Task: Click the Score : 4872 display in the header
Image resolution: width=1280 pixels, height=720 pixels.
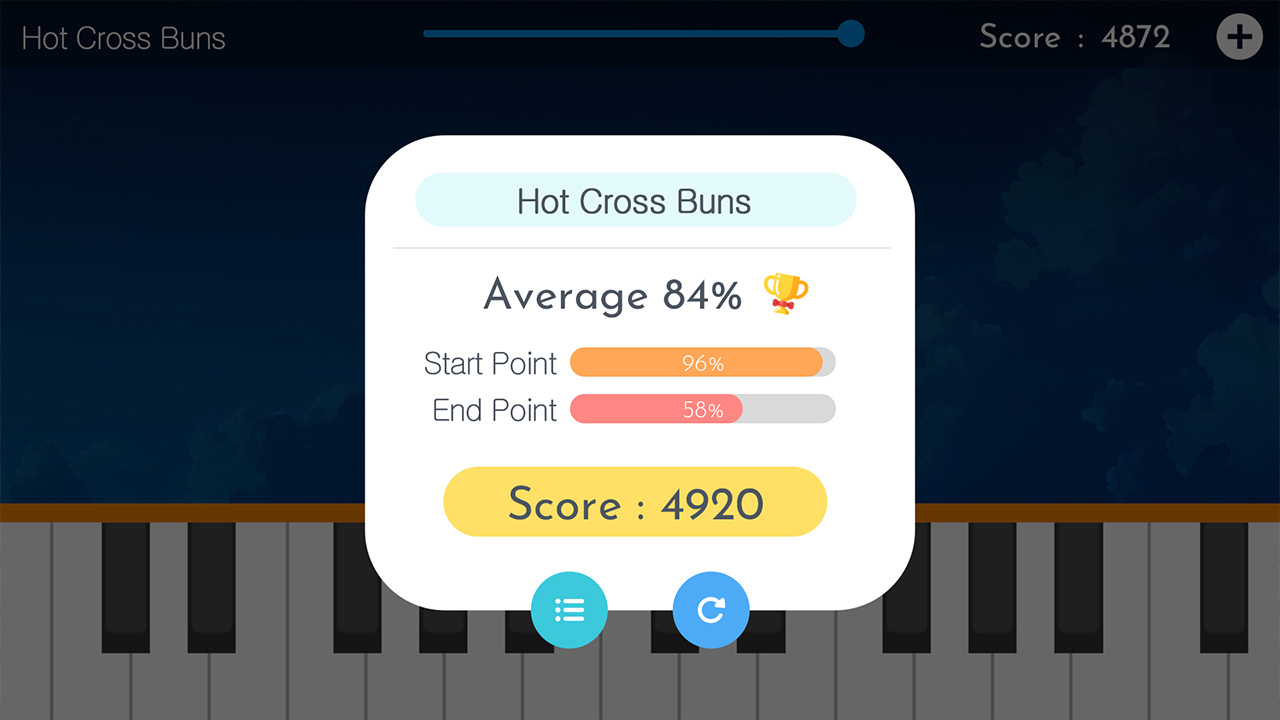Action: click(1074, 37)
